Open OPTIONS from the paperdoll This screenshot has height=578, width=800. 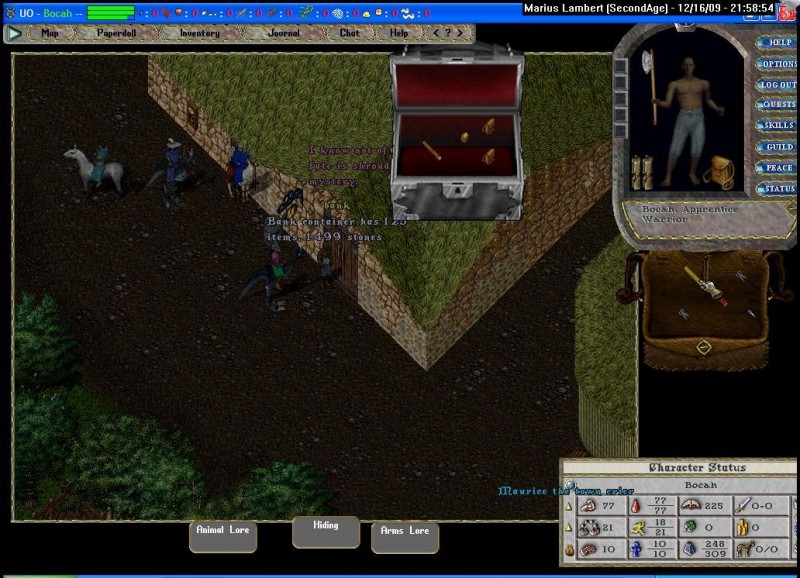tap(777, 64)
